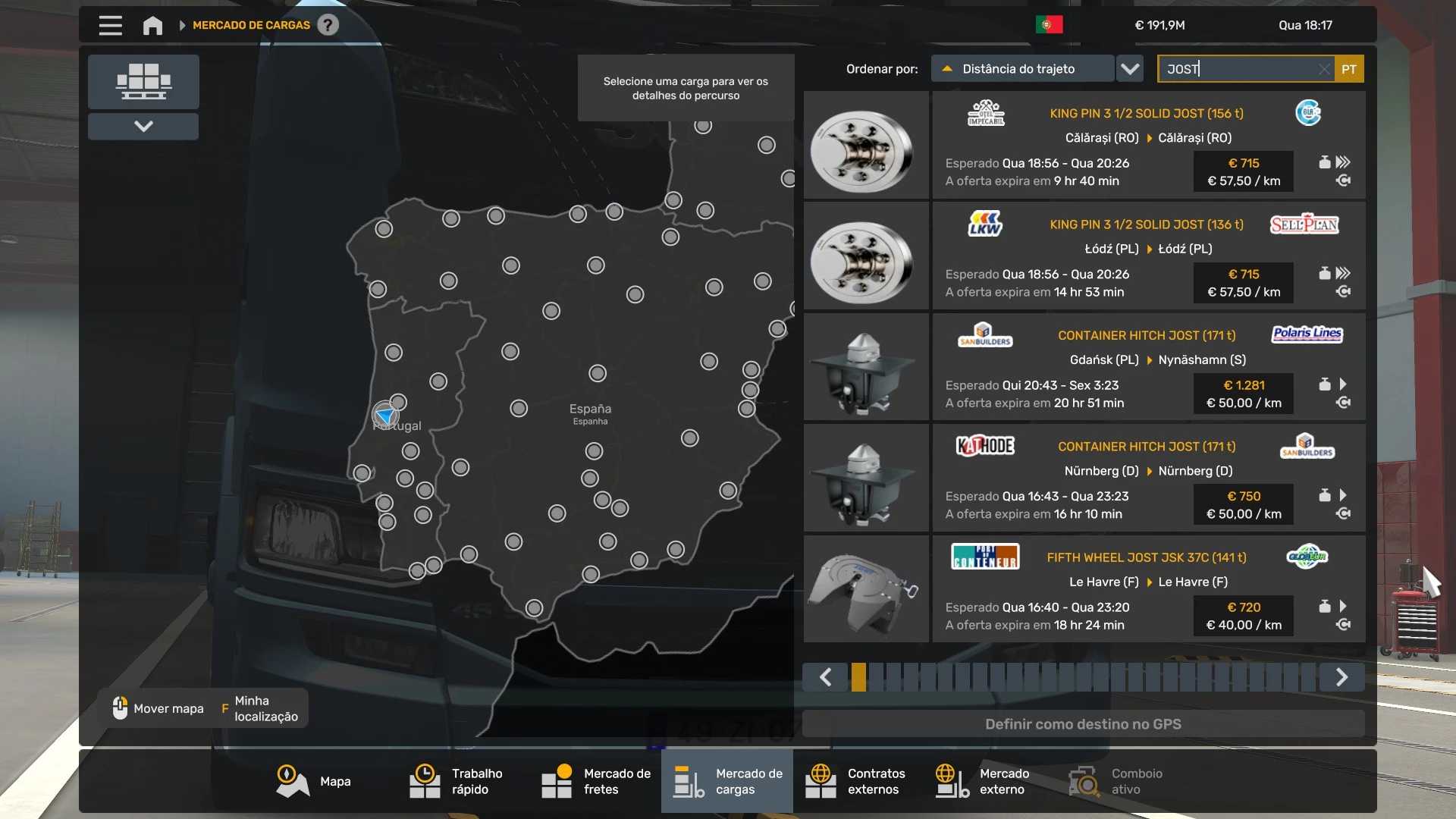Switch to Mercado de fretes

[x=596, y=781]
